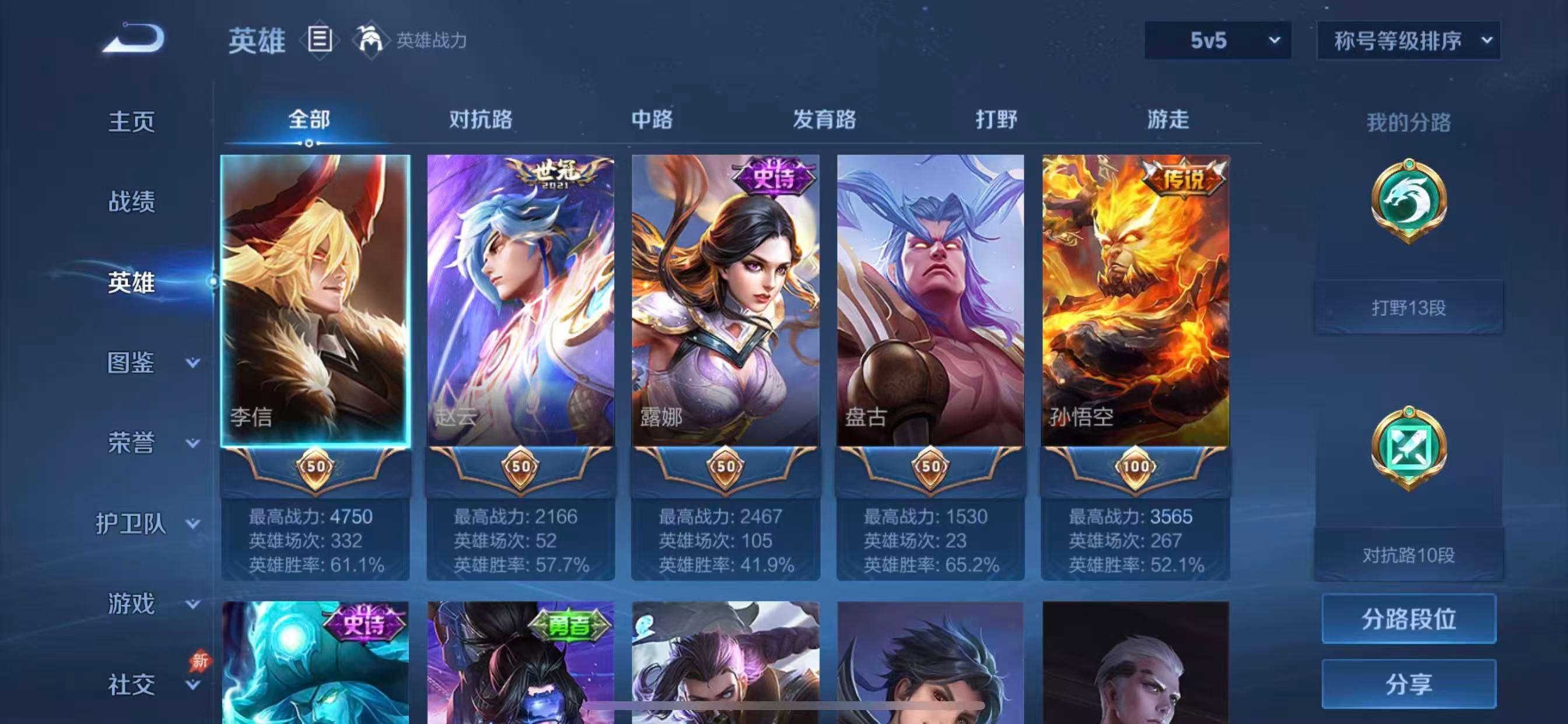Viewport: 1568px width, 724px height.
Task: Open the 称号等级排序 sorting dropdown
Action: [x=1408, y=41]
